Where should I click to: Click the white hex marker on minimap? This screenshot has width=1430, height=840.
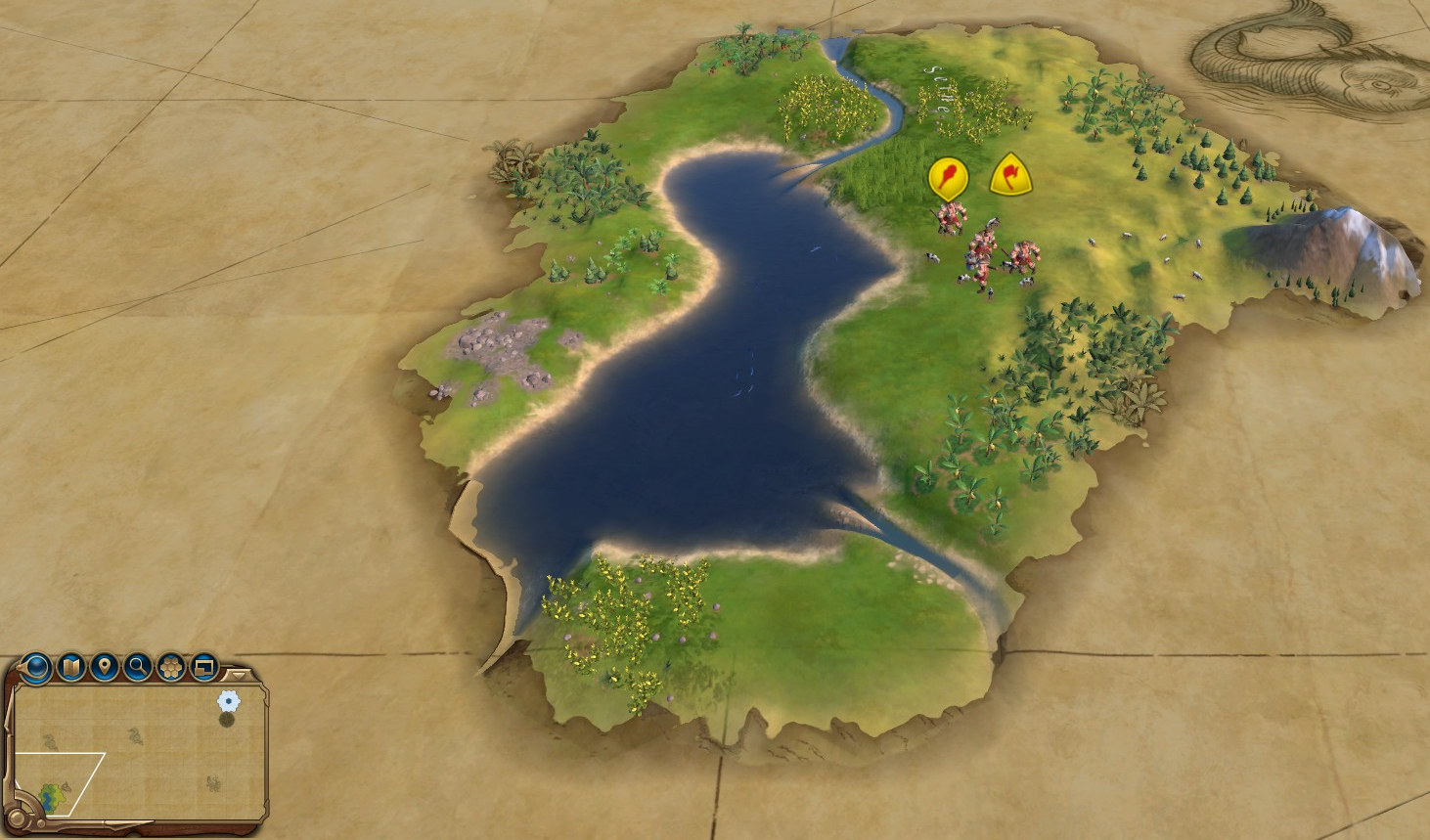228,700
